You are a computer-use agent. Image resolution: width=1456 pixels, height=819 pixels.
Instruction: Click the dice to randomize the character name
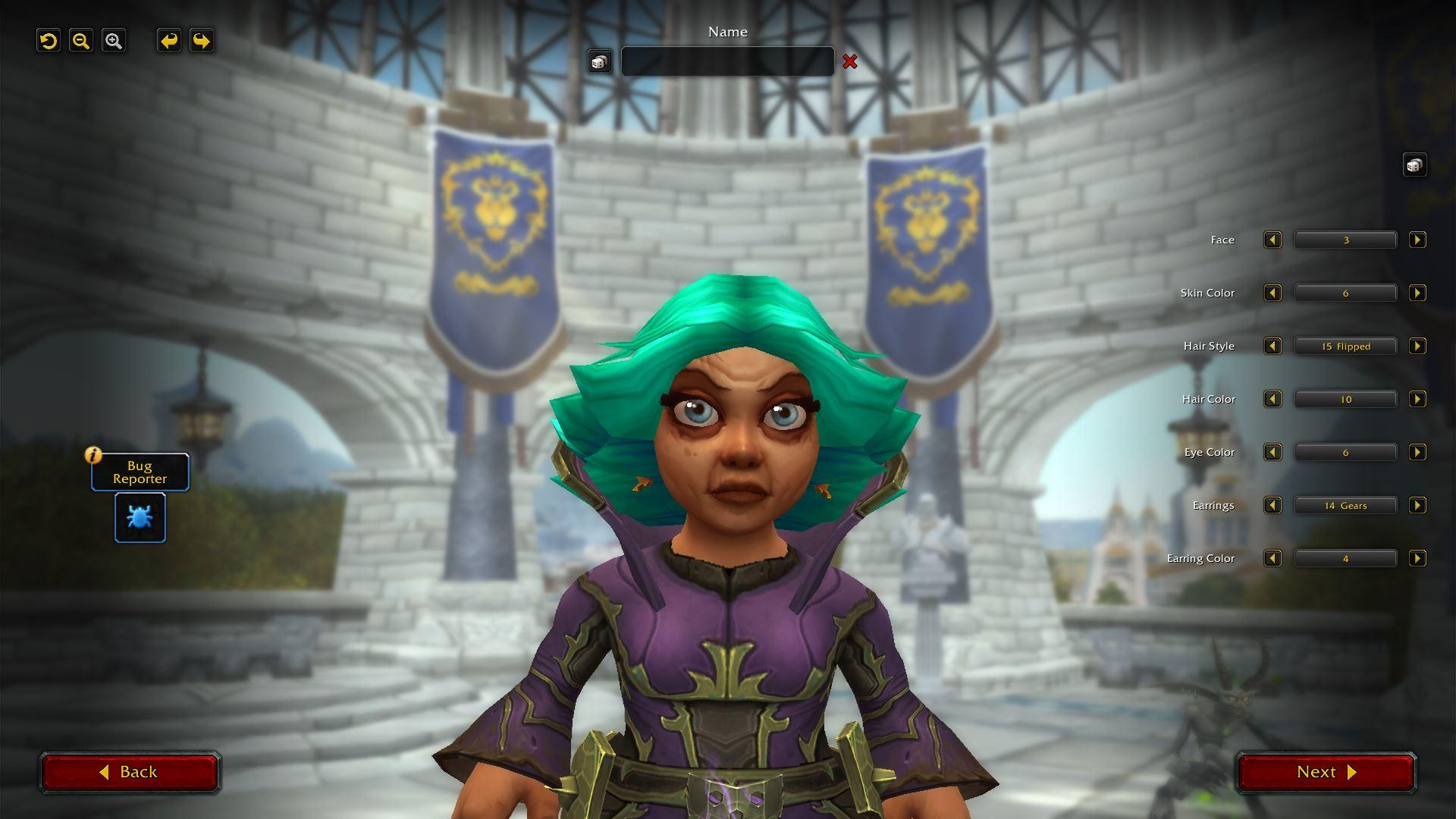coord(599,61)
